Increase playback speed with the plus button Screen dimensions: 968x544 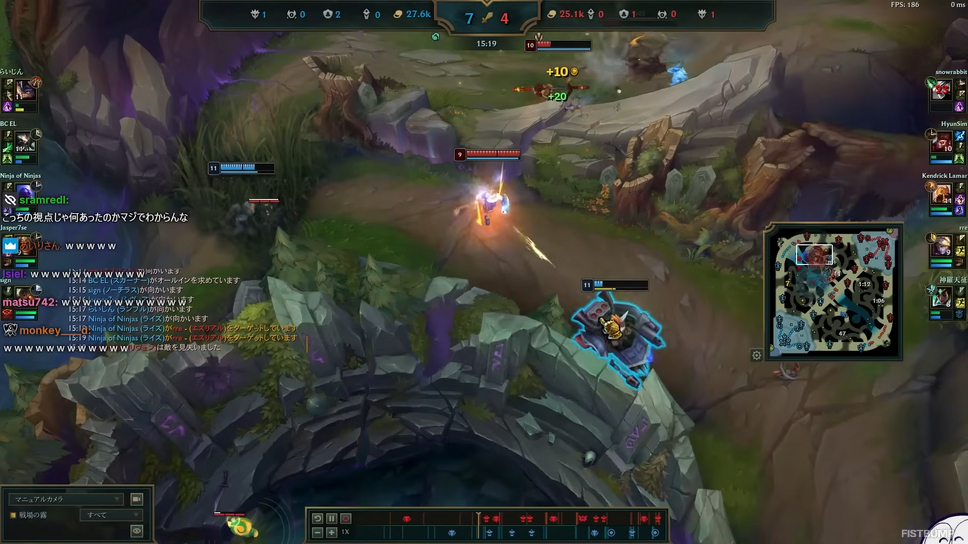click(x=332, y=533)
